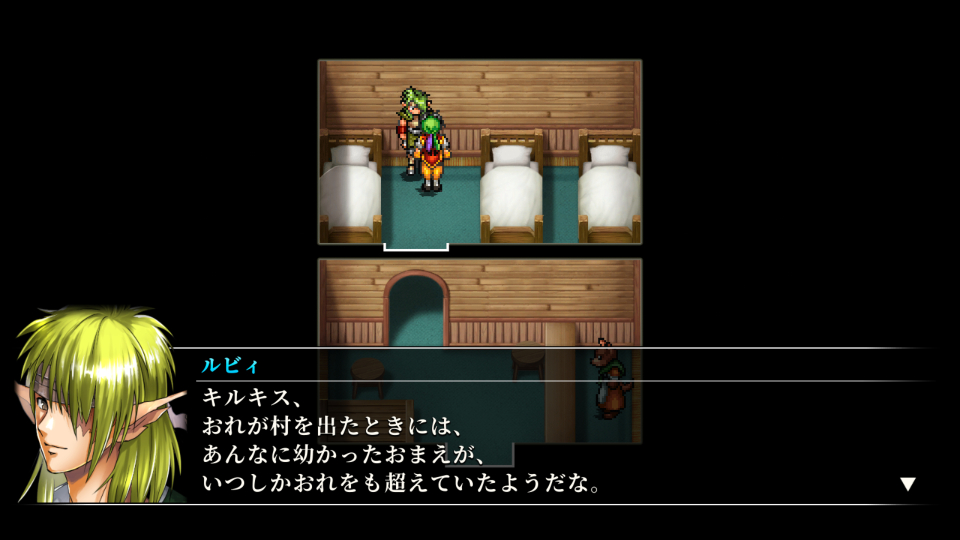
Task: Advance dialogue with the white arrow indicator
Action: click(907, 484)
